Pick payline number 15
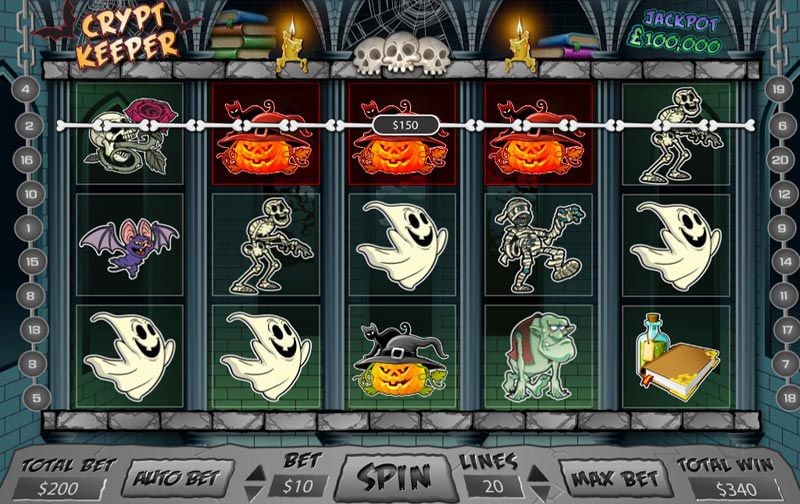800x504 pixels. [x=28, y=262]
